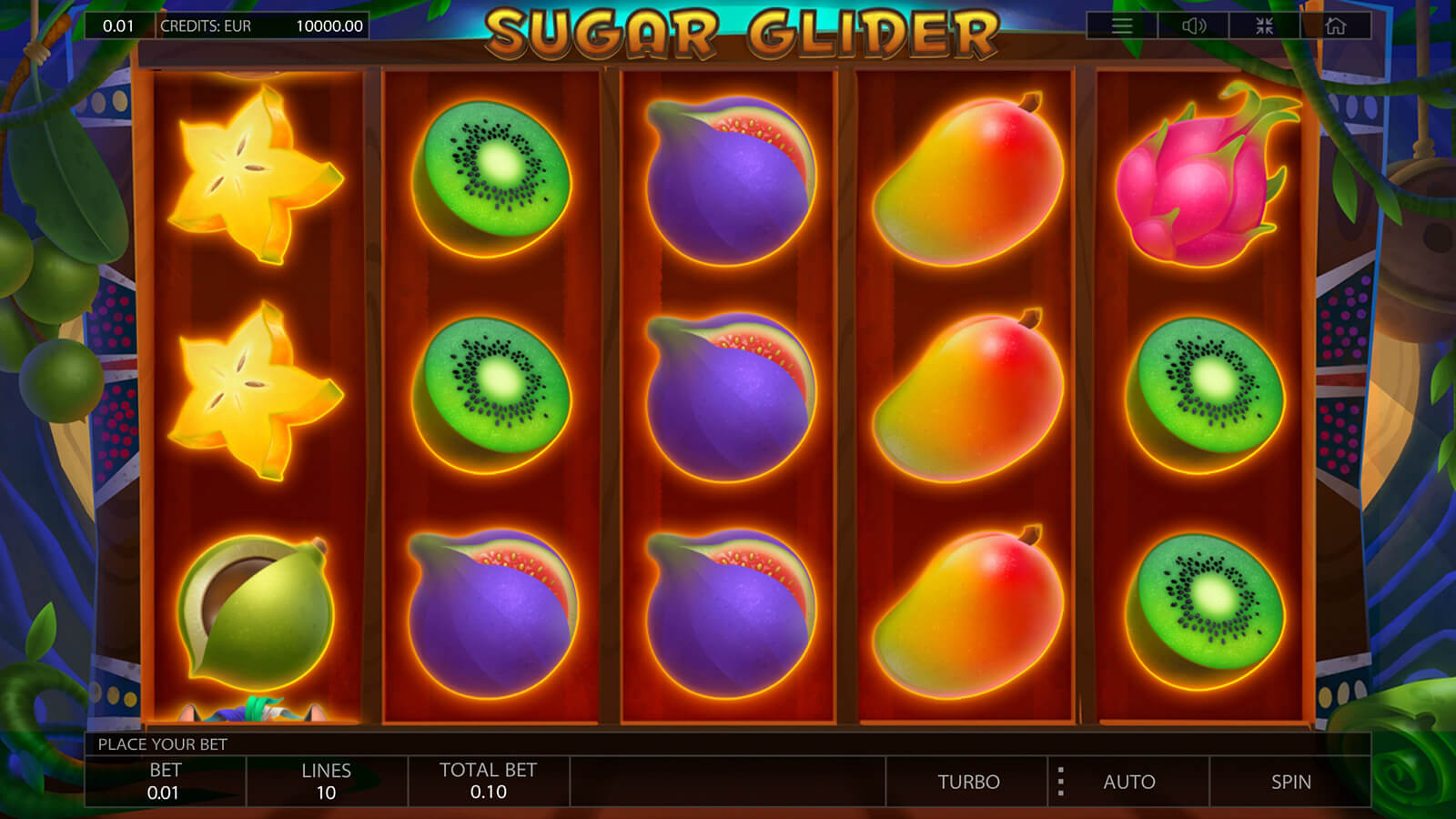
Task: Open the hamburger menu
Action: tap(1122, 25)
